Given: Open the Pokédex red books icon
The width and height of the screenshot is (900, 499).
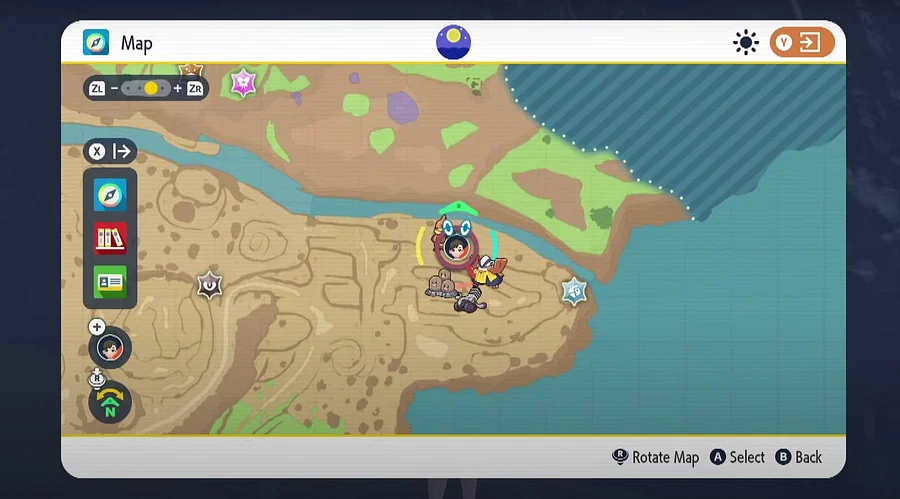Looking at the screenshot, I should pyautogui.click(x=110, y=238).
